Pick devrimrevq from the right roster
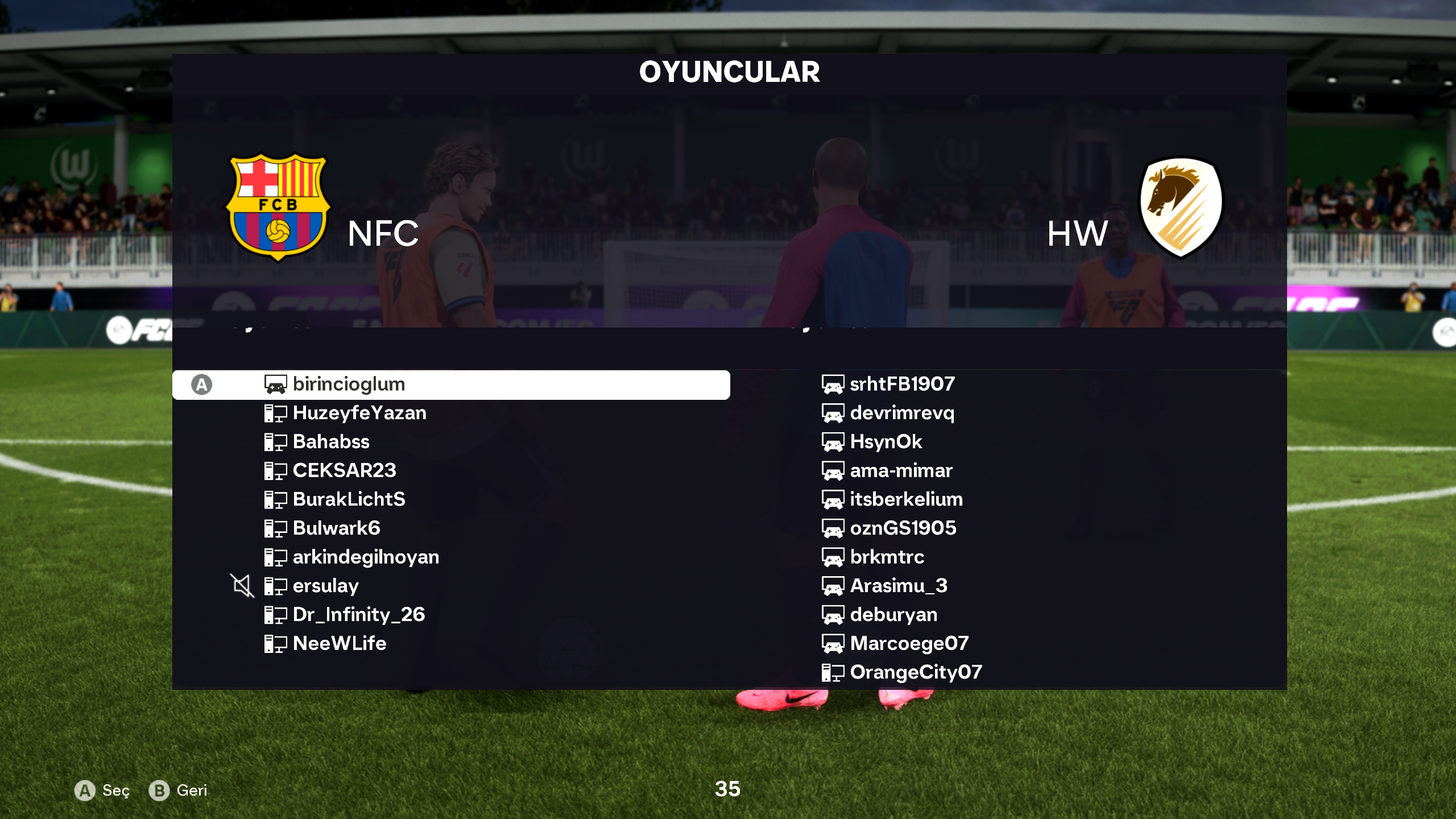 coord(902,413)
